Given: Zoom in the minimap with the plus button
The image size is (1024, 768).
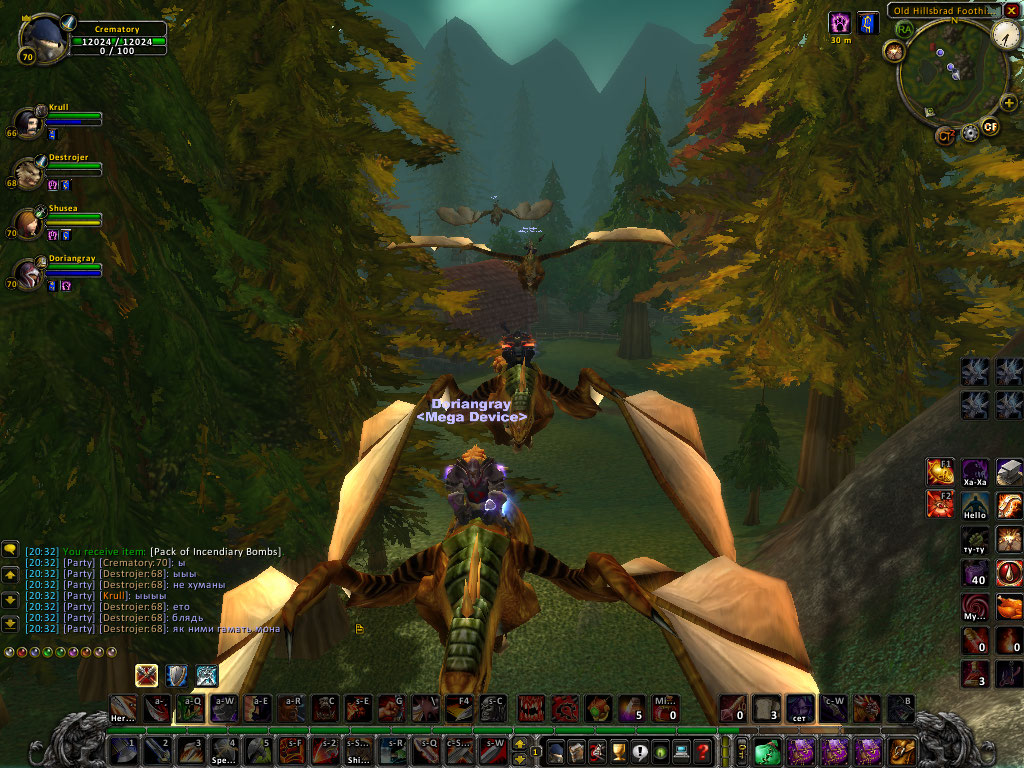Looking at the screenshot, I should (1008, 102).
